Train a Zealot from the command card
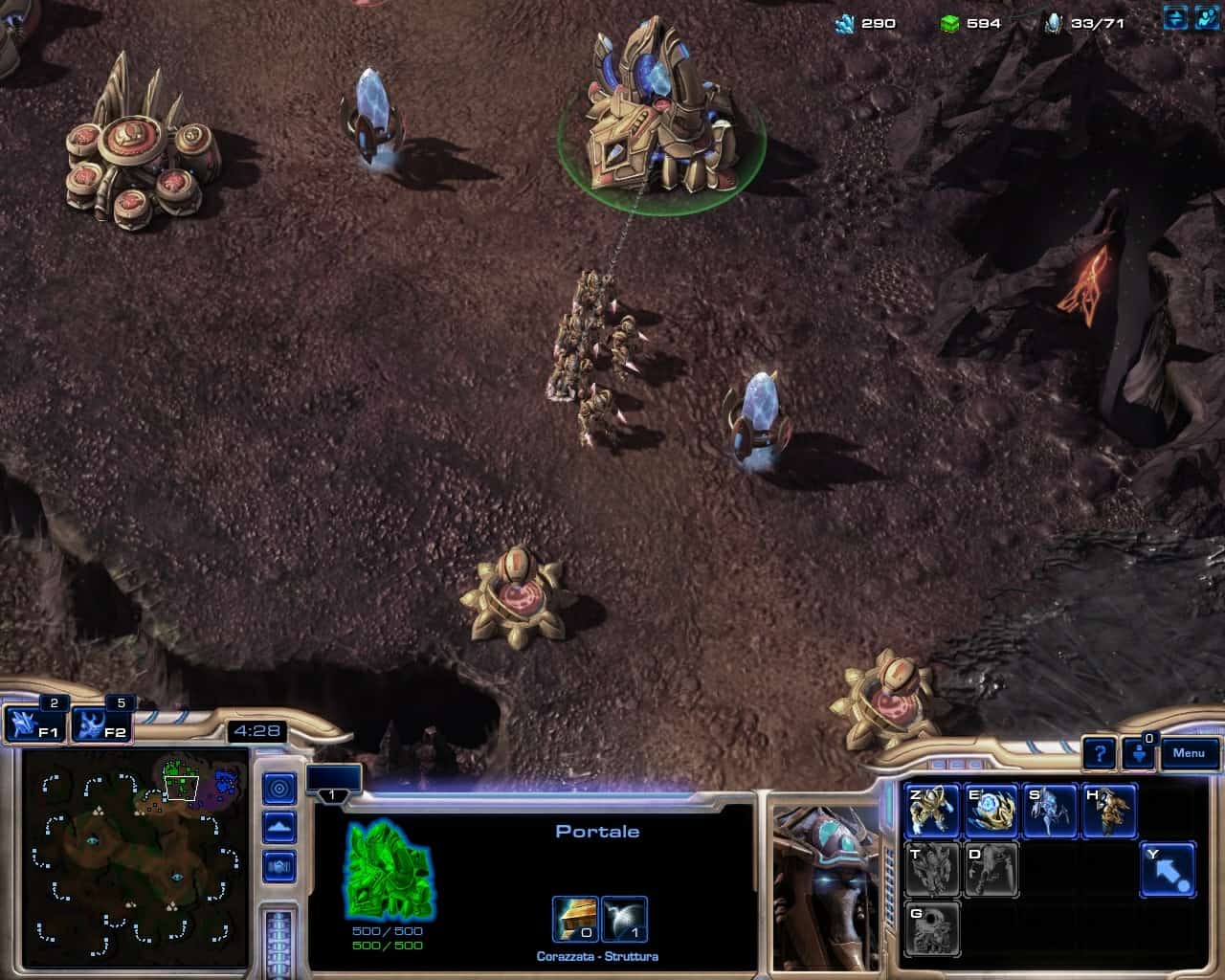 coord(931,811)
